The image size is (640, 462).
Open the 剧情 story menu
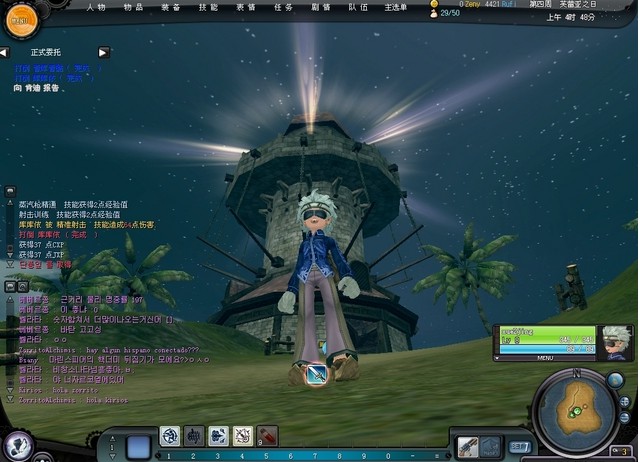tap(321, 6)
